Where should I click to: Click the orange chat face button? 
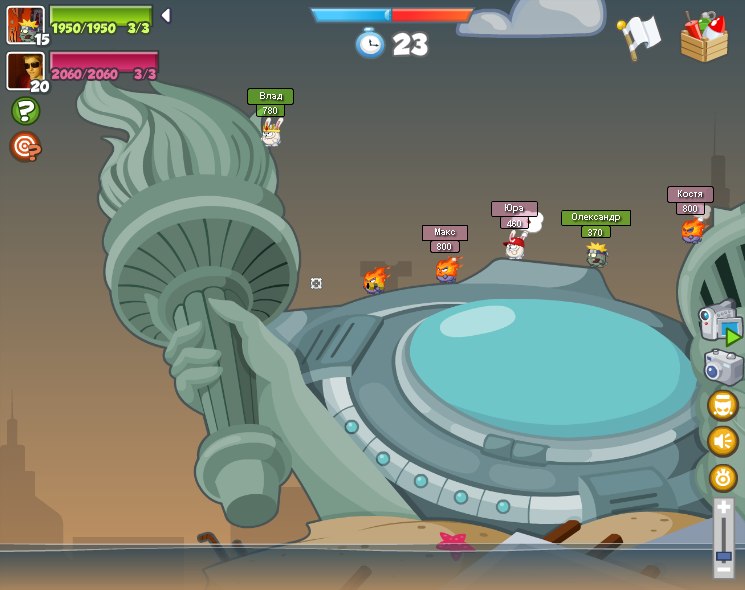coord(722,405)
